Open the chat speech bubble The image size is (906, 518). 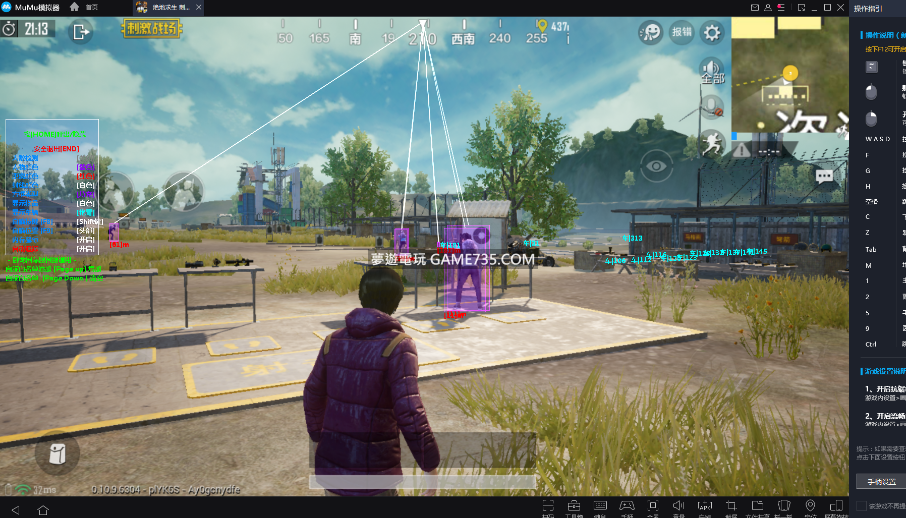point(824,176)
